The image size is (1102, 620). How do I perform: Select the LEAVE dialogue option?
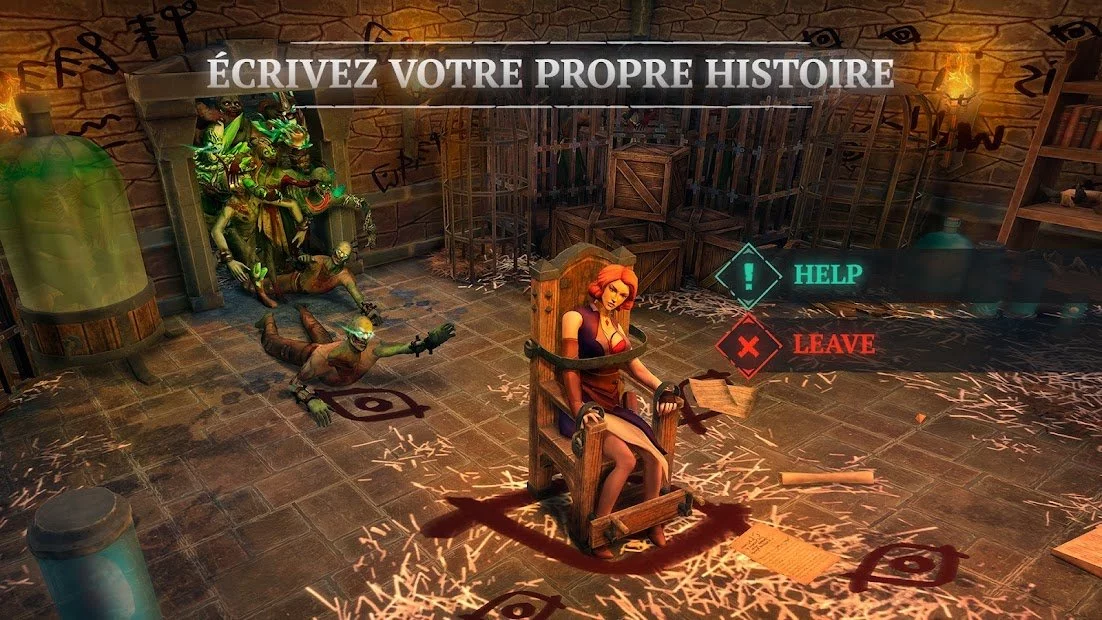point(832,345)
